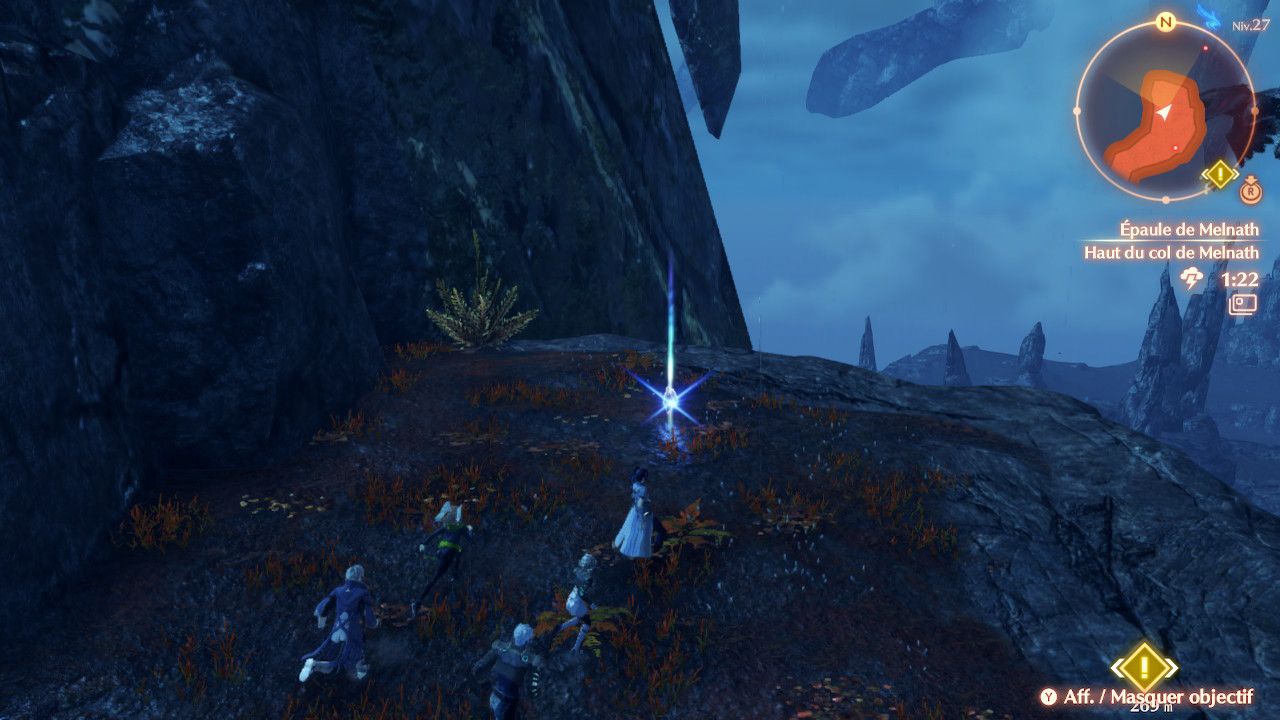Image resolution: width=1280 pixels, height=720 pixels.
Task: Open the circular orange minimap
Action: coord(1163,110)
